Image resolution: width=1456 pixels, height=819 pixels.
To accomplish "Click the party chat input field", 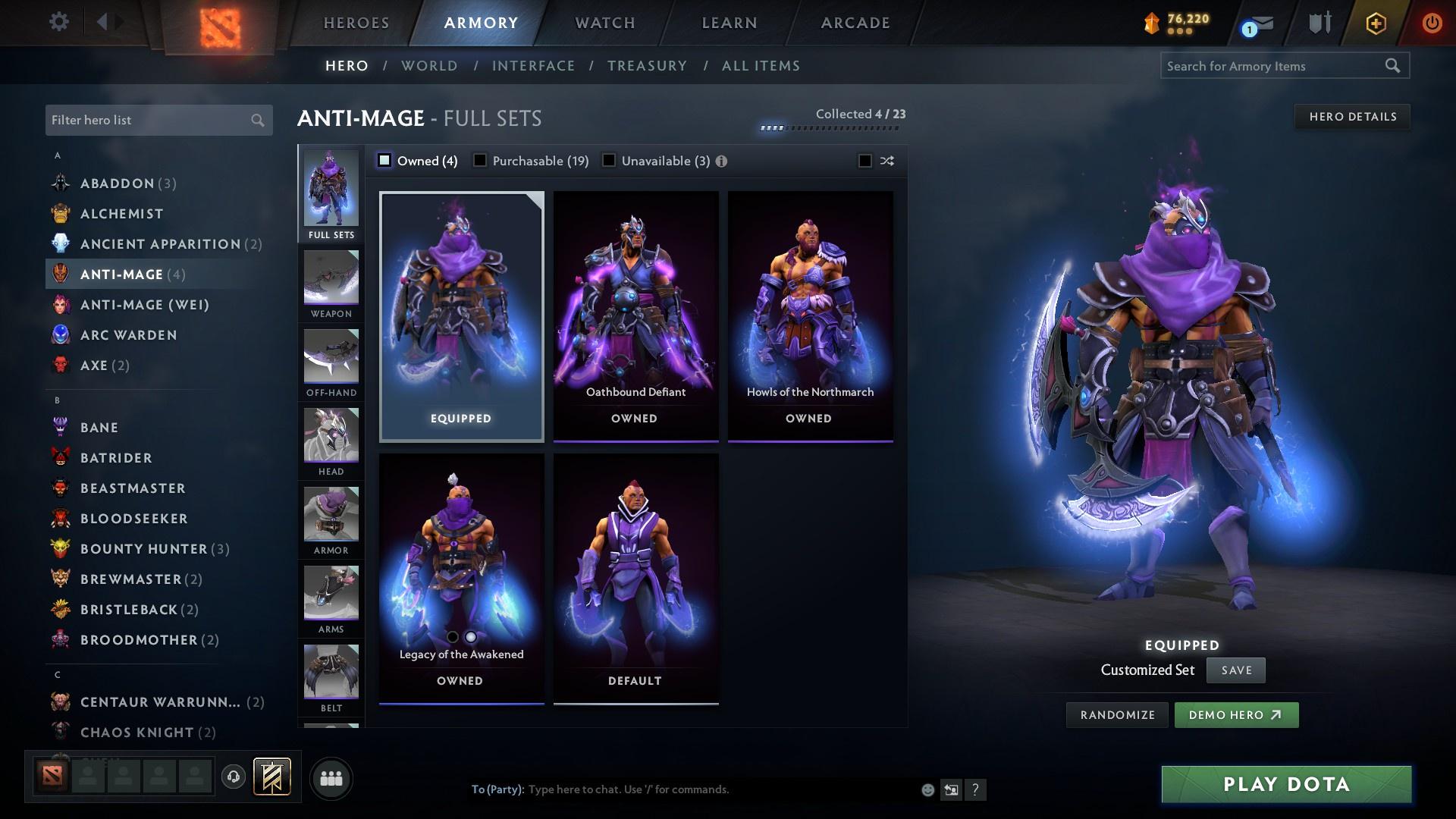I will click(682, 789).
